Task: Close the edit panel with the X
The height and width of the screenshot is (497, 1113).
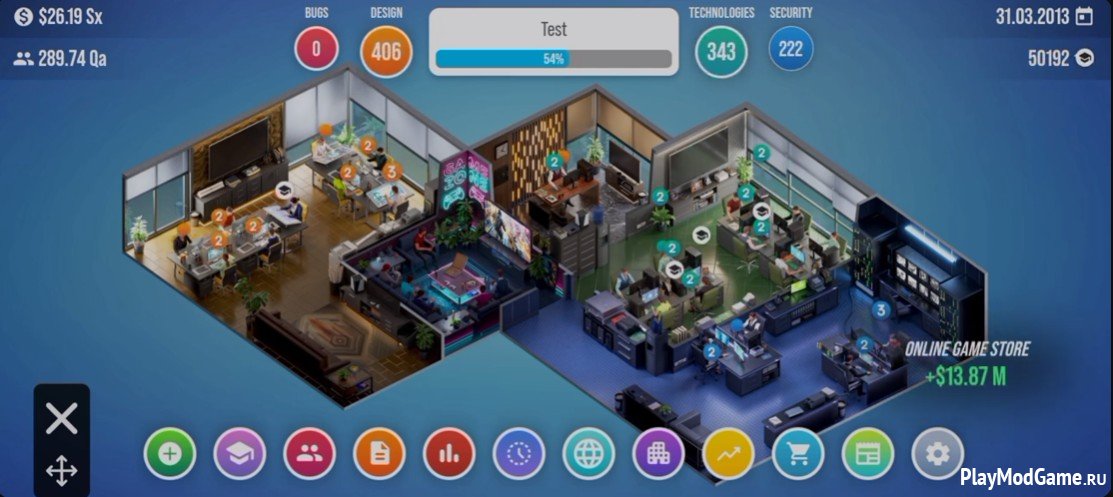Action: coord(62,418)
